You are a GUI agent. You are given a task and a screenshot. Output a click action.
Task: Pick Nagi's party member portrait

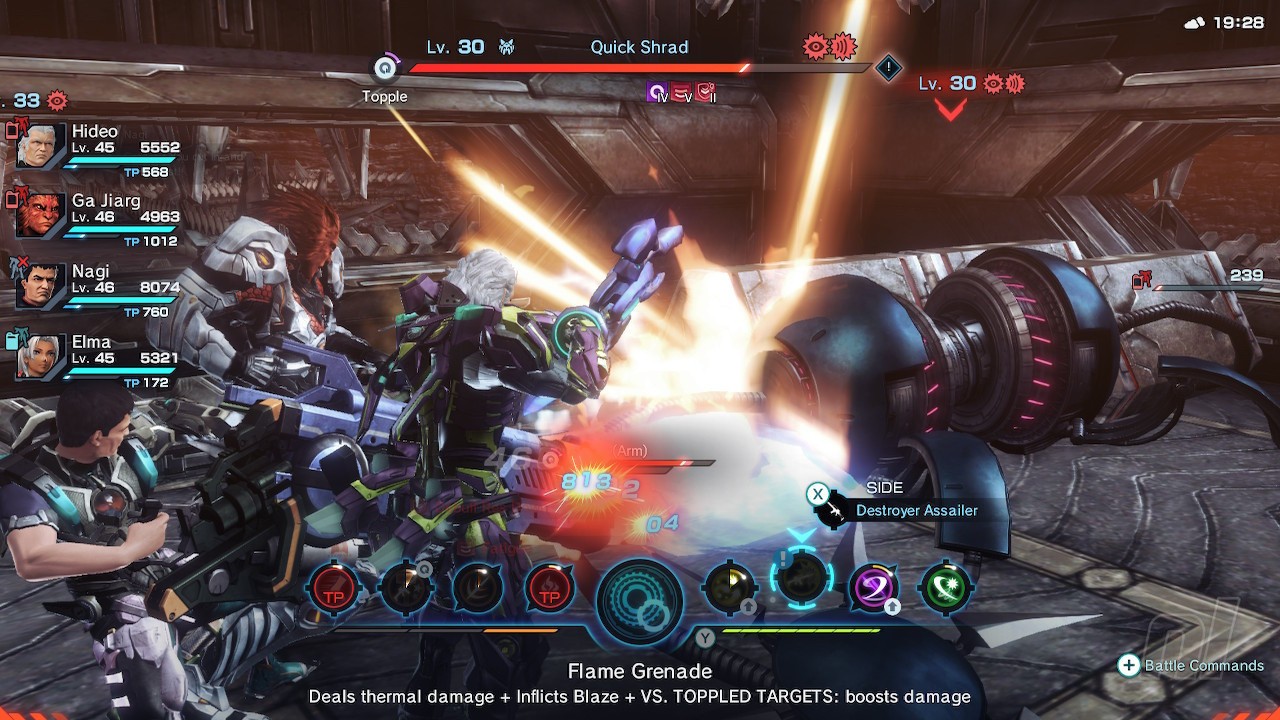point(42,286)
